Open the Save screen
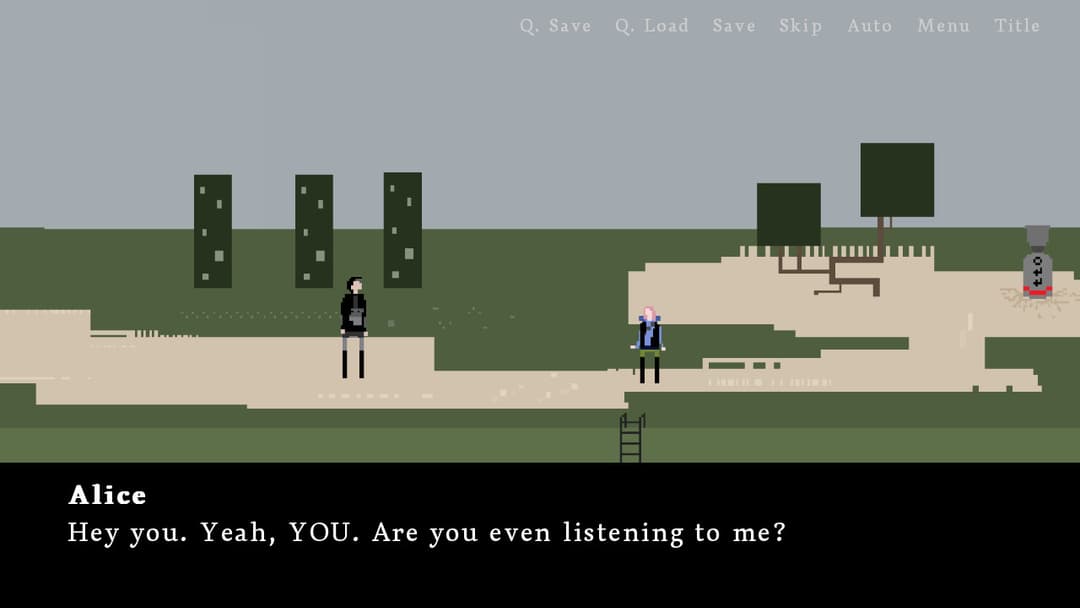Image resolution: width=1080 pixels, height=608 pixels. 734,26
